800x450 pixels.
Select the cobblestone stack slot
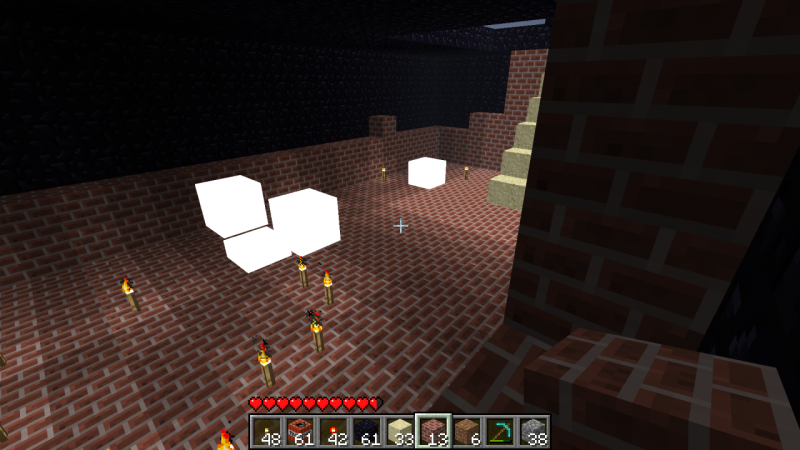click(x=533, y=431)
